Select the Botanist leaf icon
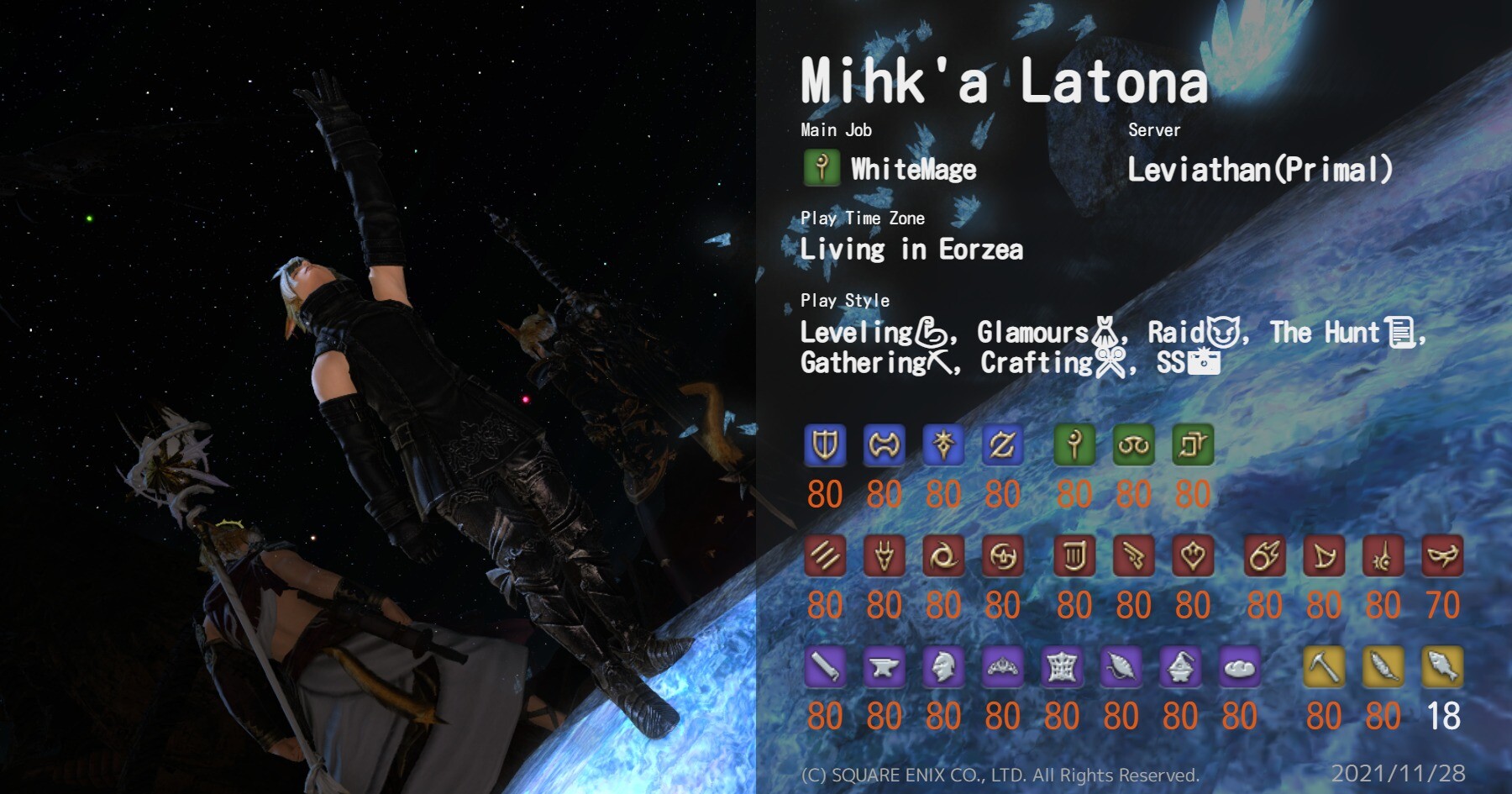The width and height of the screenshot is (1512, 794). coord(1383,667)
